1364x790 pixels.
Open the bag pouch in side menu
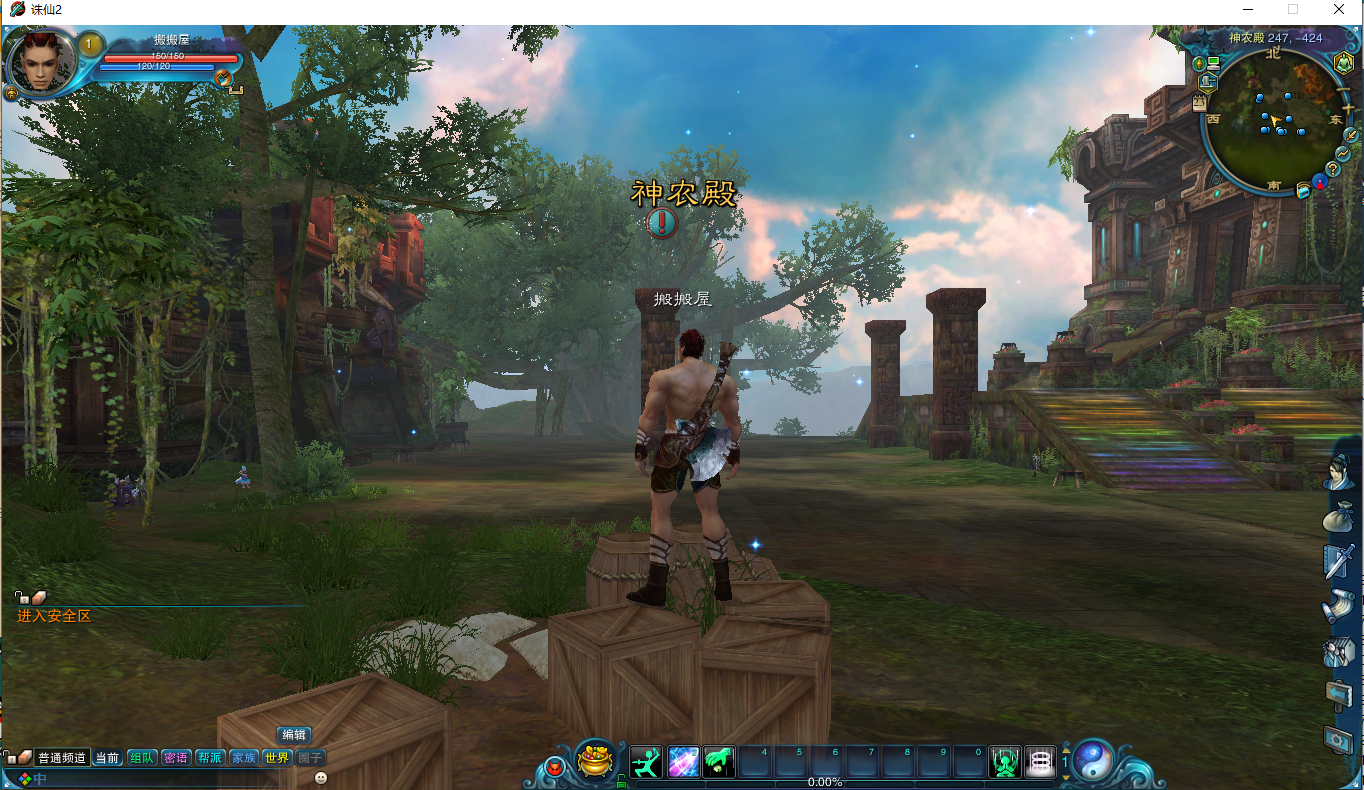click(1338, 518)
